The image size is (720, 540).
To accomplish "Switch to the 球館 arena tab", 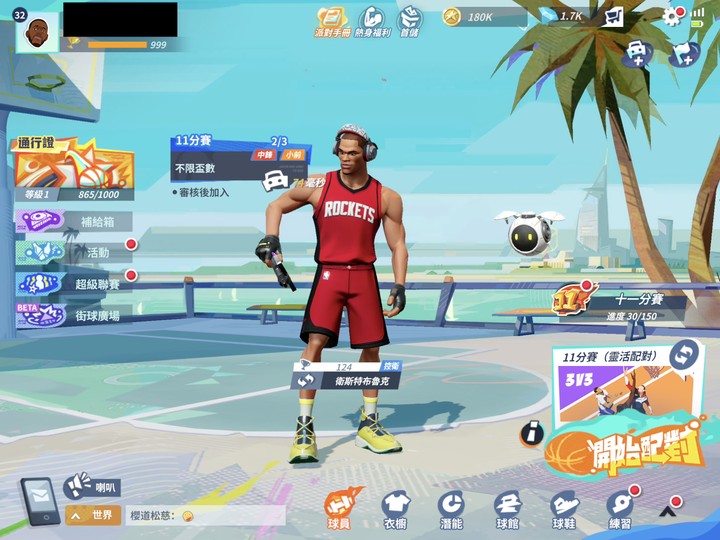I will [x=508, y=509].
